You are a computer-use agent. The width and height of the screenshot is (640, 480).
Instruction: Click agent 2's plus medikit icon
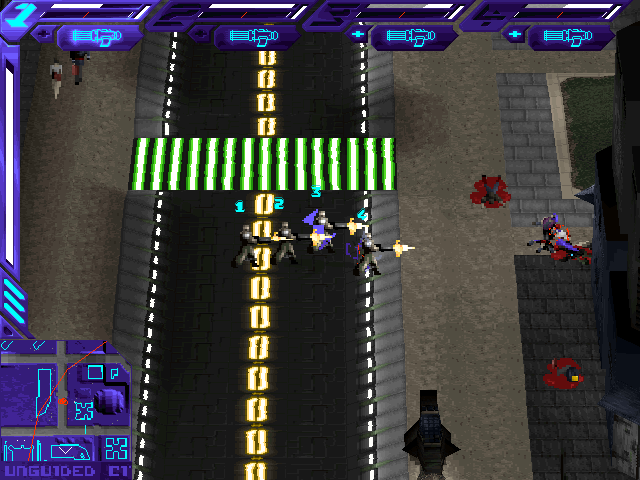(201, 35)
